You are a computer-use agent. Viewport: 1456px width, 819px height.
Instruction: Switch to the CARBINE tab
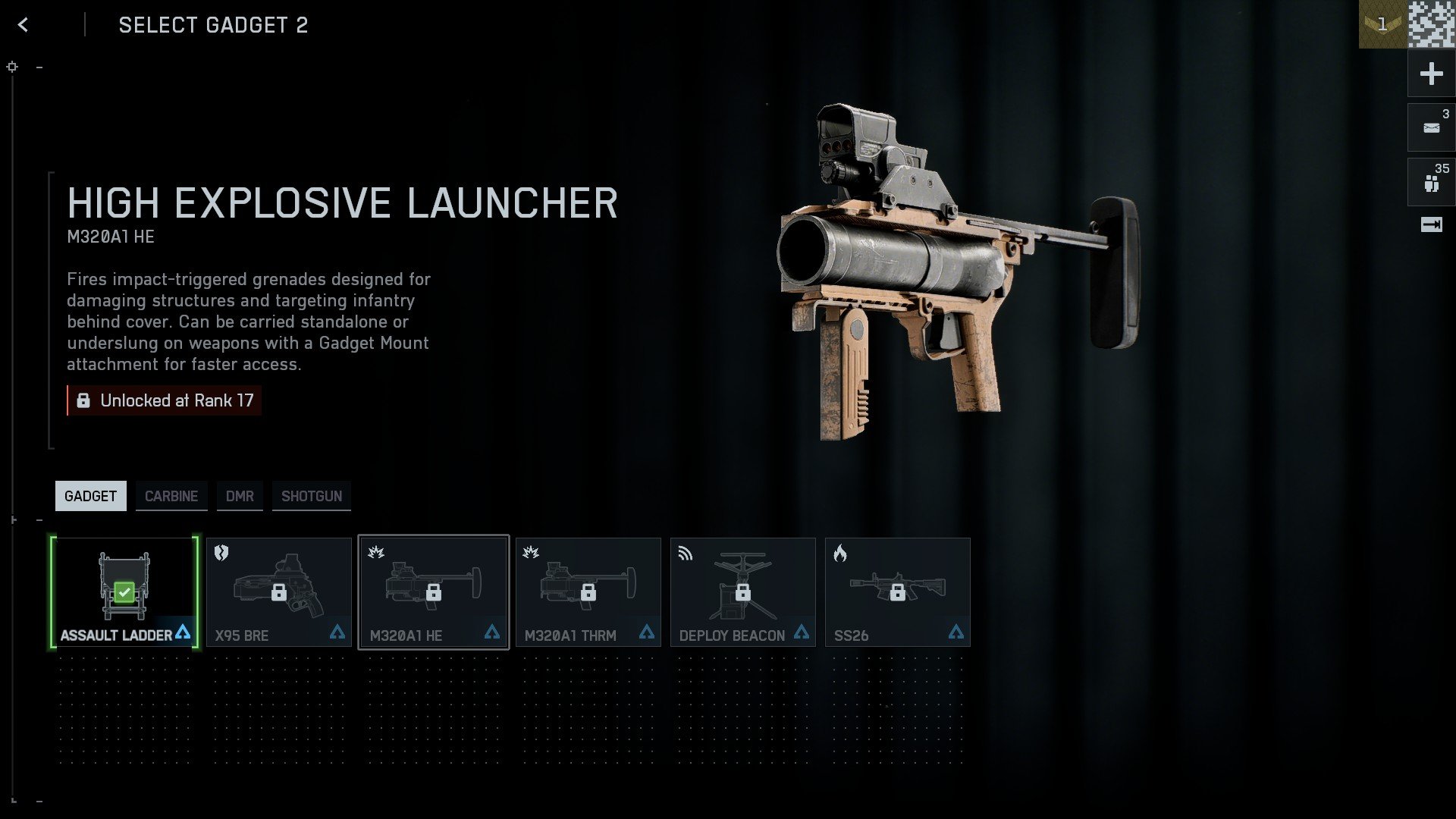(x=171, y=496)
